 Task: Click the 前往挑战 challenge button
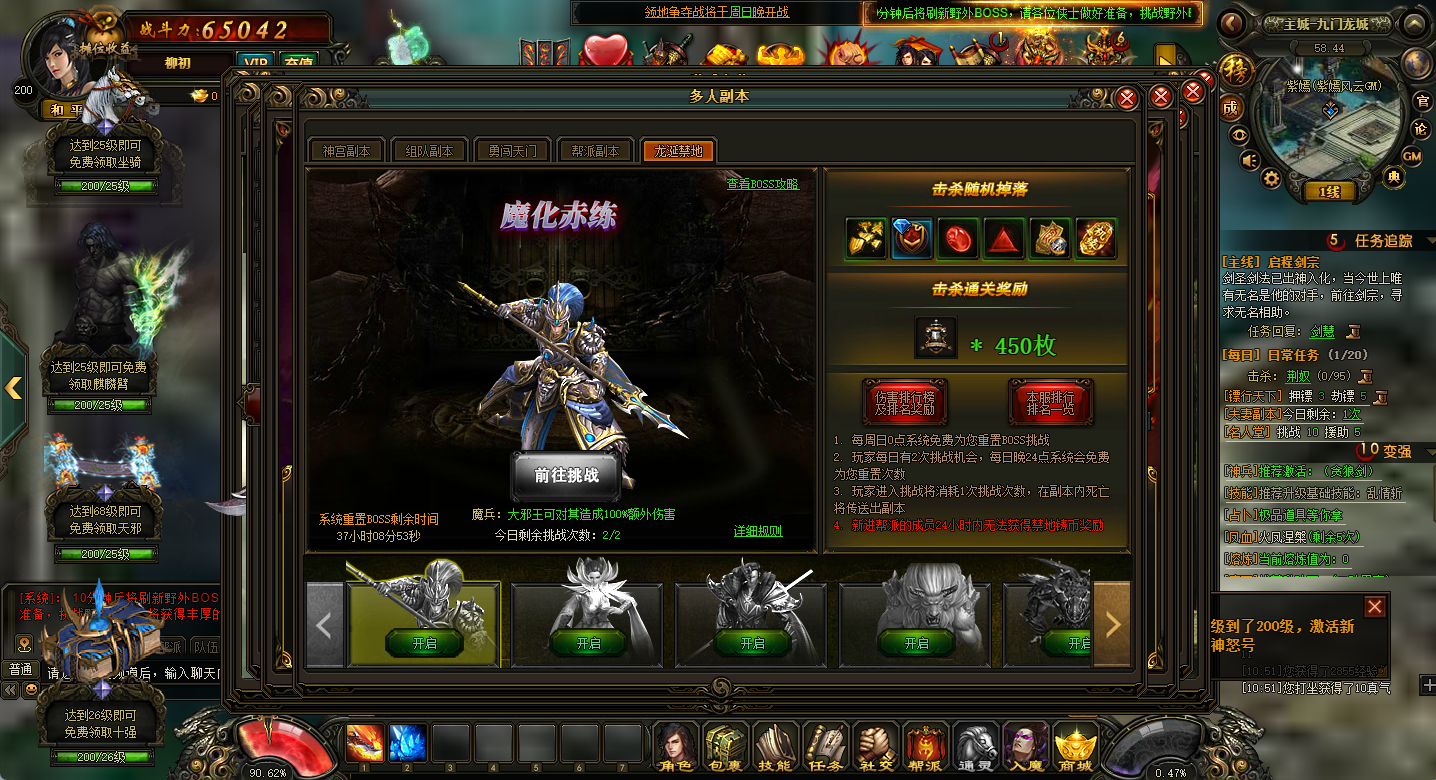566,476
